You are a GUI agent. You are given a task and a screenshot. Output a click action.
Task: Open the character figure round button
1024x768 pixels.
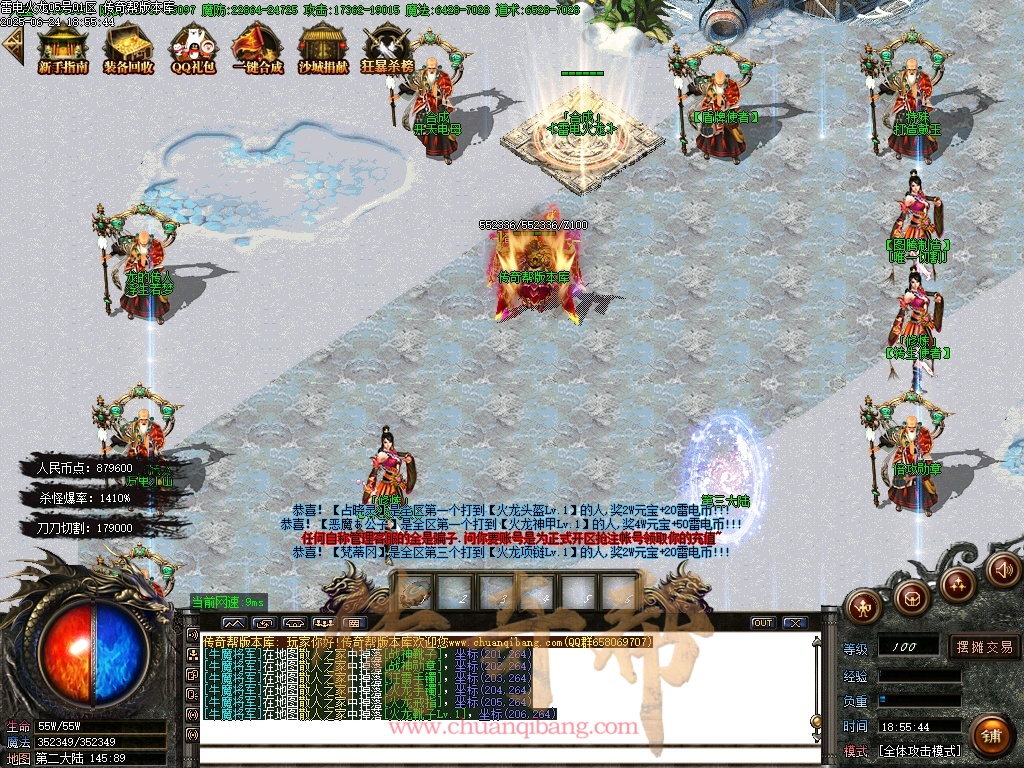tap(863, 605)
